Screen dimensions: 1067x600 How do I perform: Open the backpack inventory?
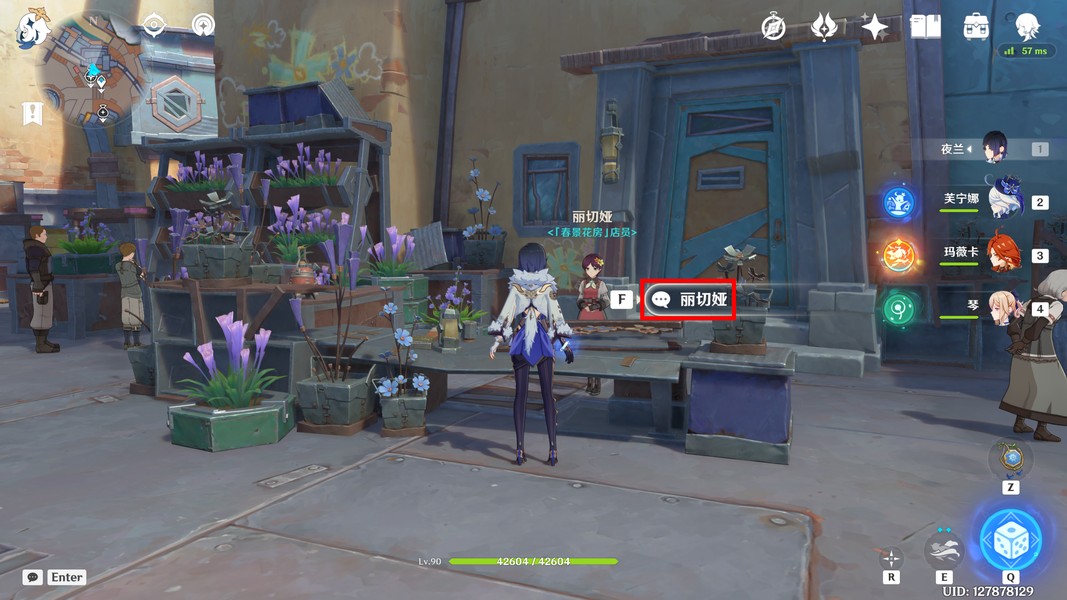tap(976, 27)
